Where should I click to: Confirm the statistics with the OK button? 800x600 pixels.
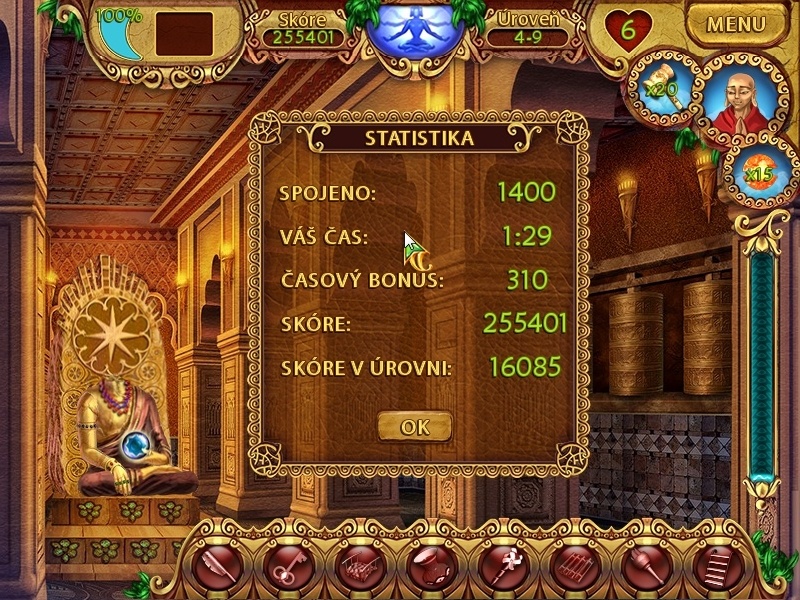[414, 427]
